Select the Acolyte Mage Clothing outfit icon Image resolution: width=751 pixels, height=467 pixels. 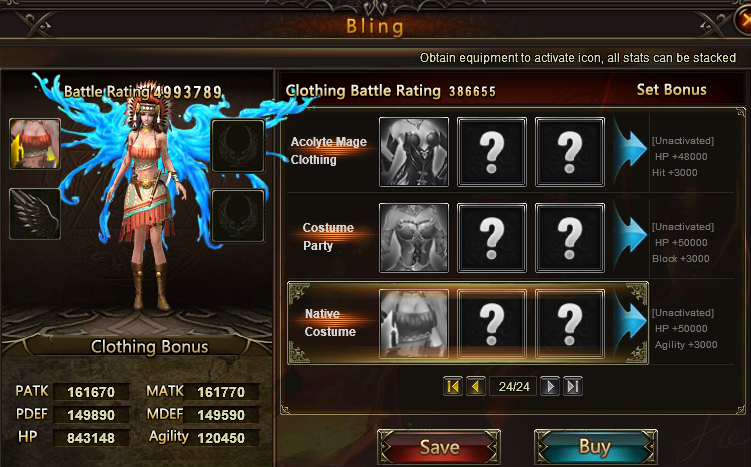coord(414,152)
